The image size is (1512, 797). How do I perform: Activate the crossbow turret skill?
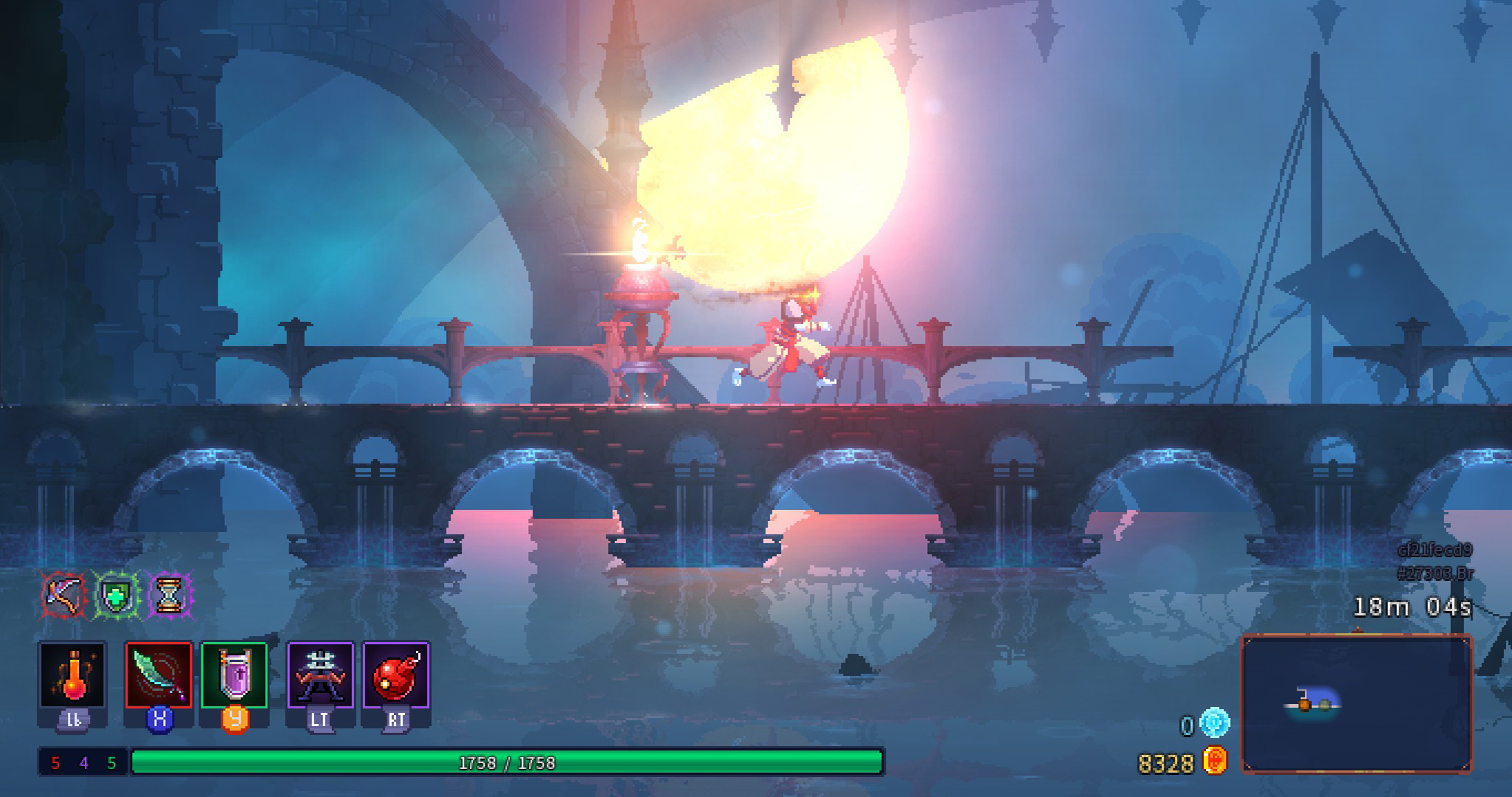click(x=320, y=675)
